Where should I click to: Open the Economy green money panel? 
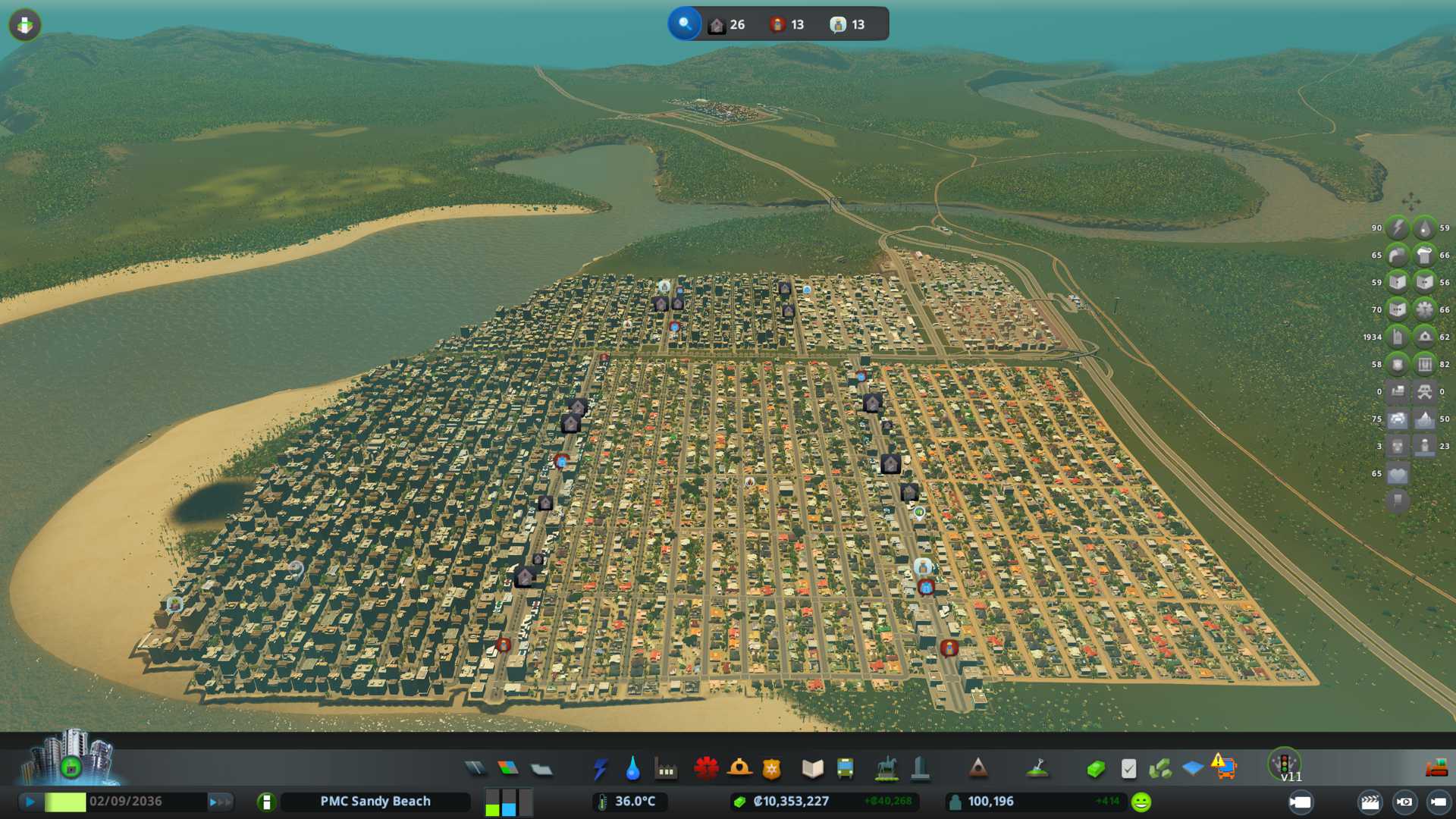tap(1095, 769)
